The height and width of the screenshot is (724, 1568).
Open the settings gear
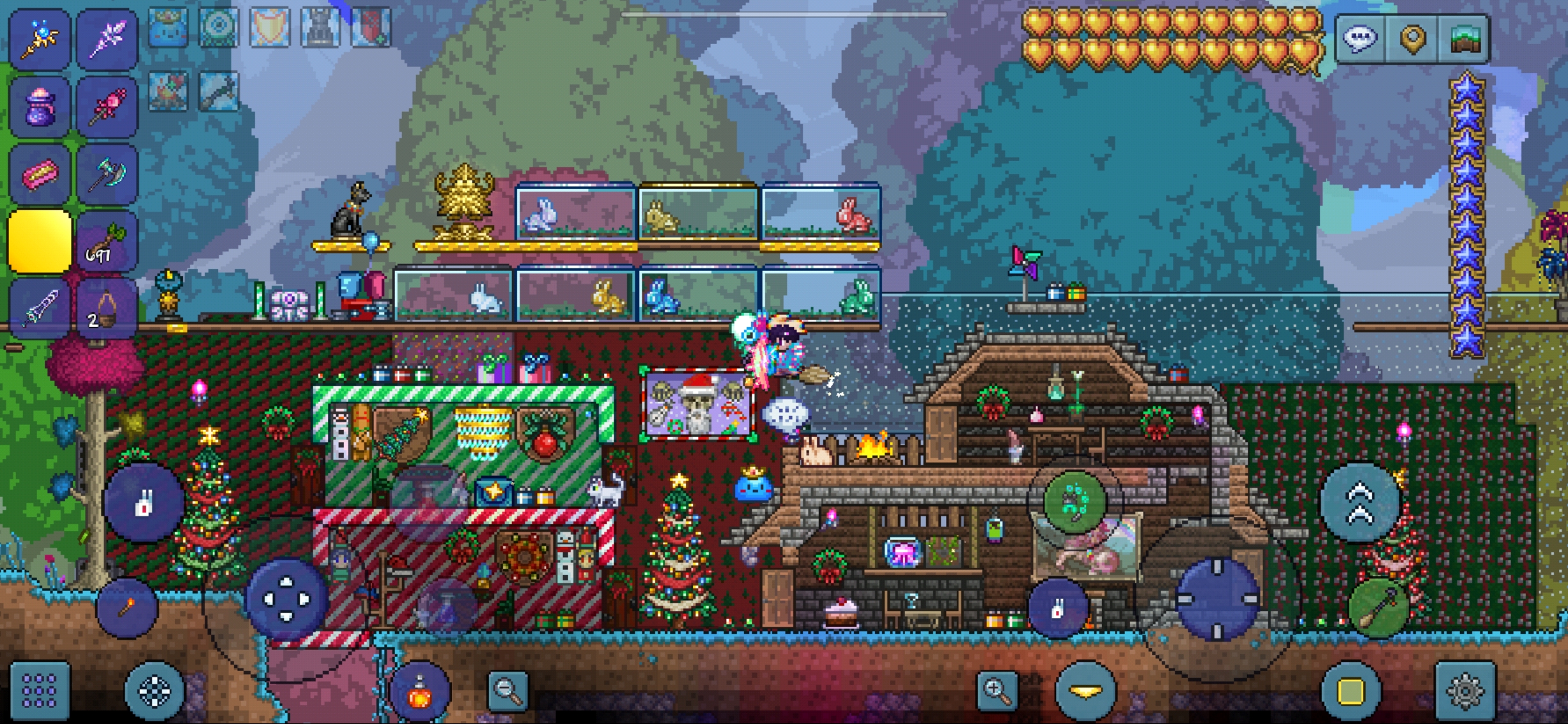pos(1464,691)
